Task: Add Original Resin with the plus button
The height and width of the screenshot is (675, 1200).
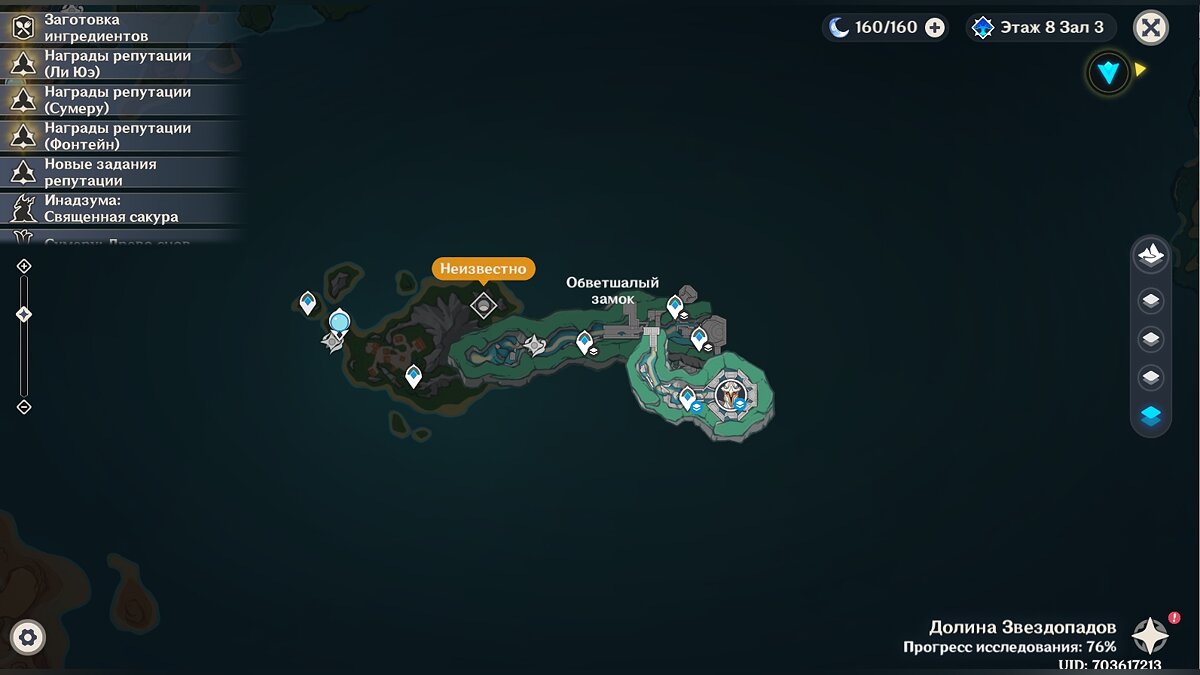Action: click(x=935, y=28)
